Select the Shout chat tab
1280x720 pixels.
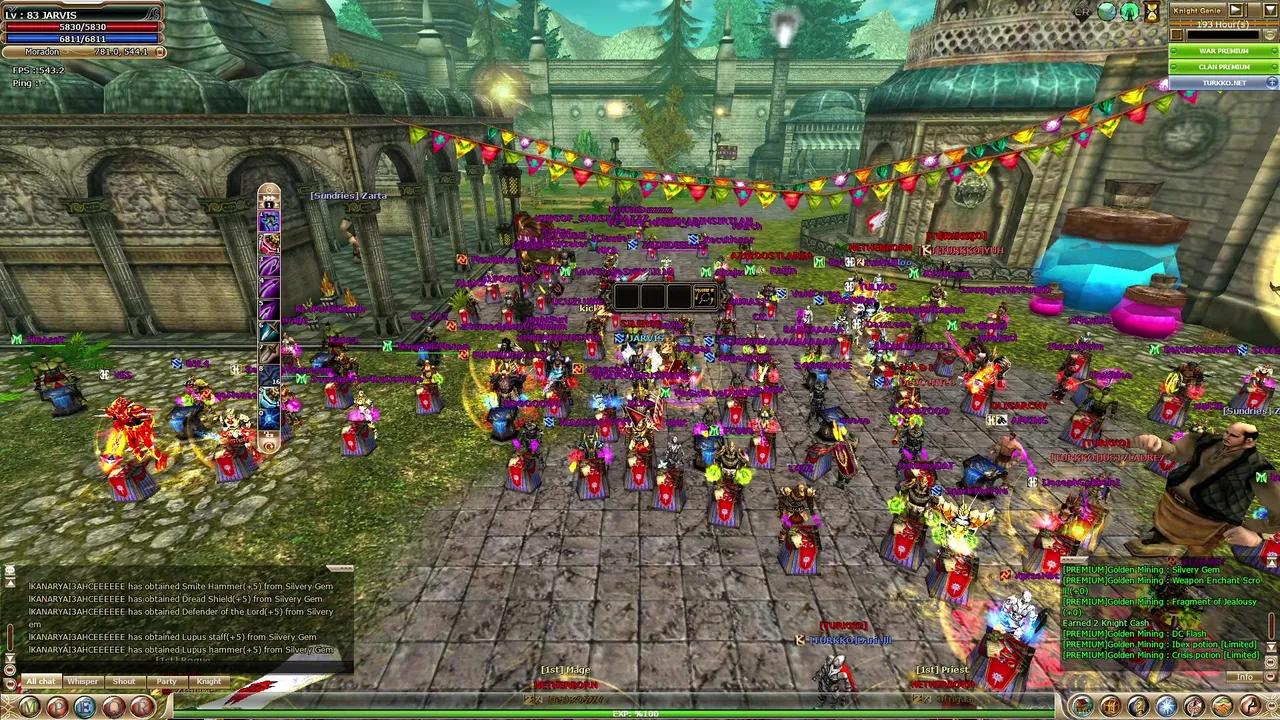pos(124,682)
